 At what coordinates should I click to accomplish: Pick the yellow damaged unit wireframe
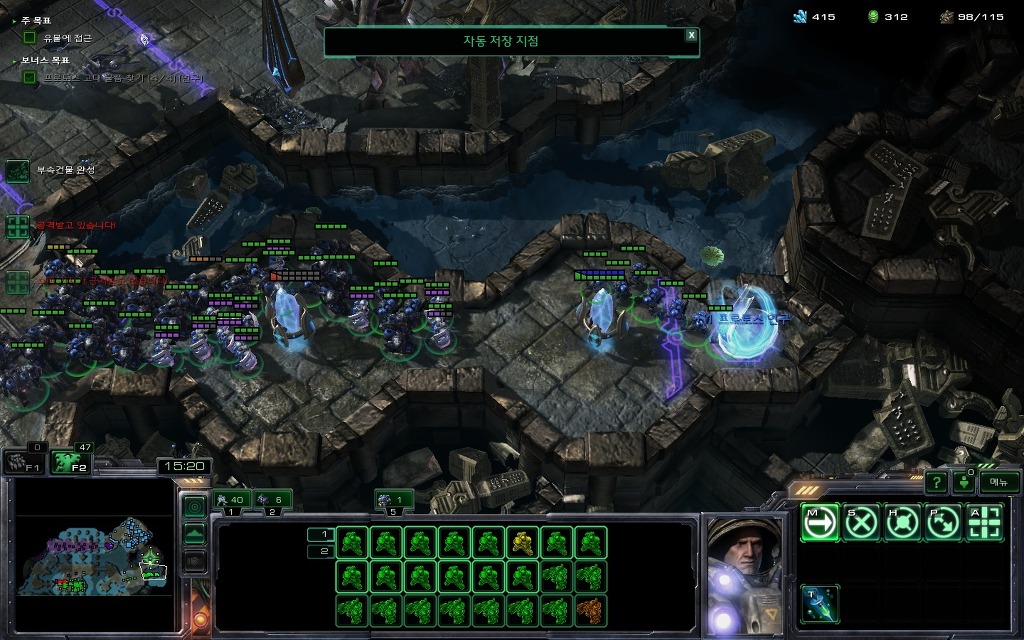point(522,542)
